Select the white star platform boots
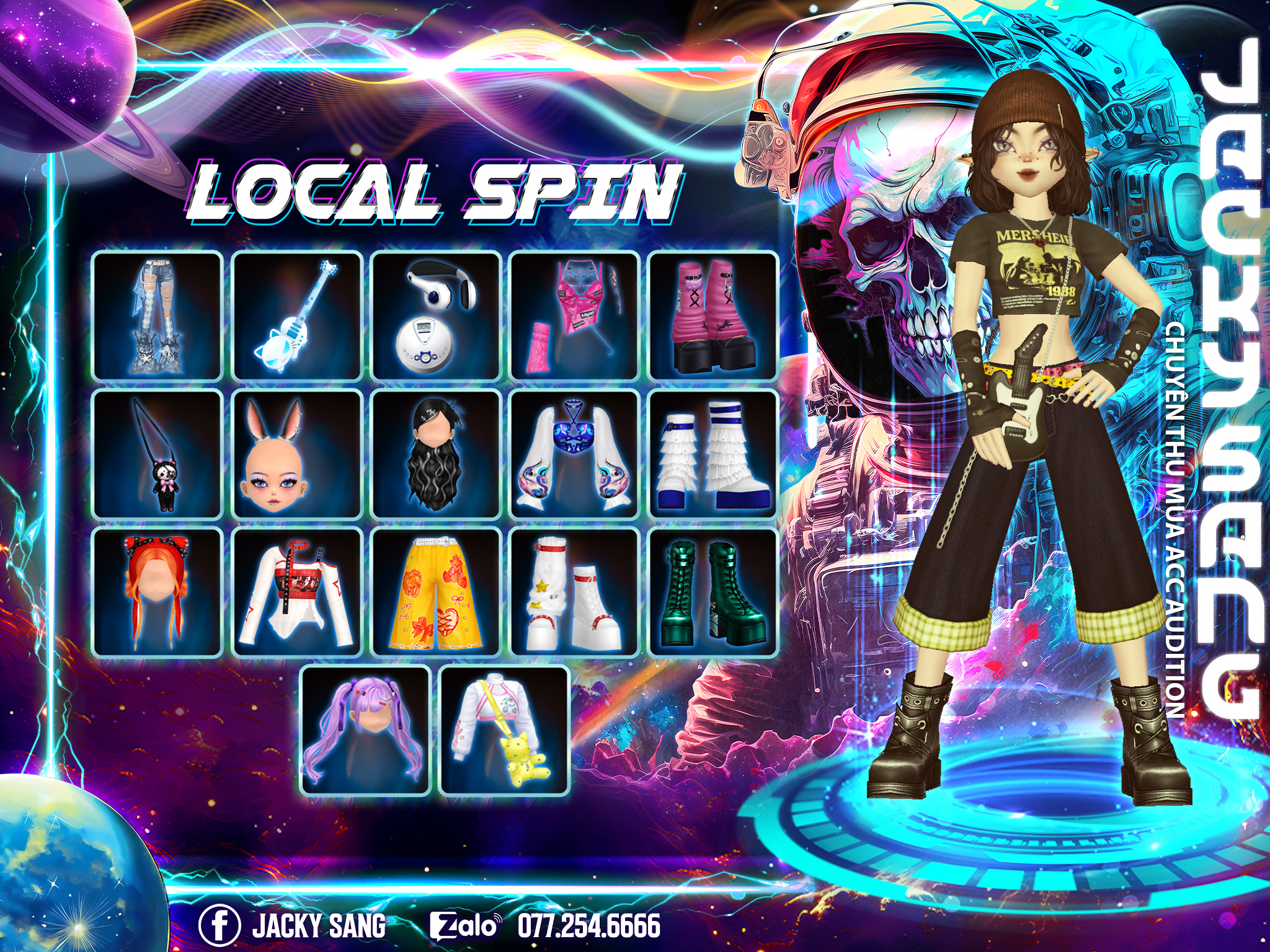The width and height of the screenshot is (1270, 952). tap(575, 593)
